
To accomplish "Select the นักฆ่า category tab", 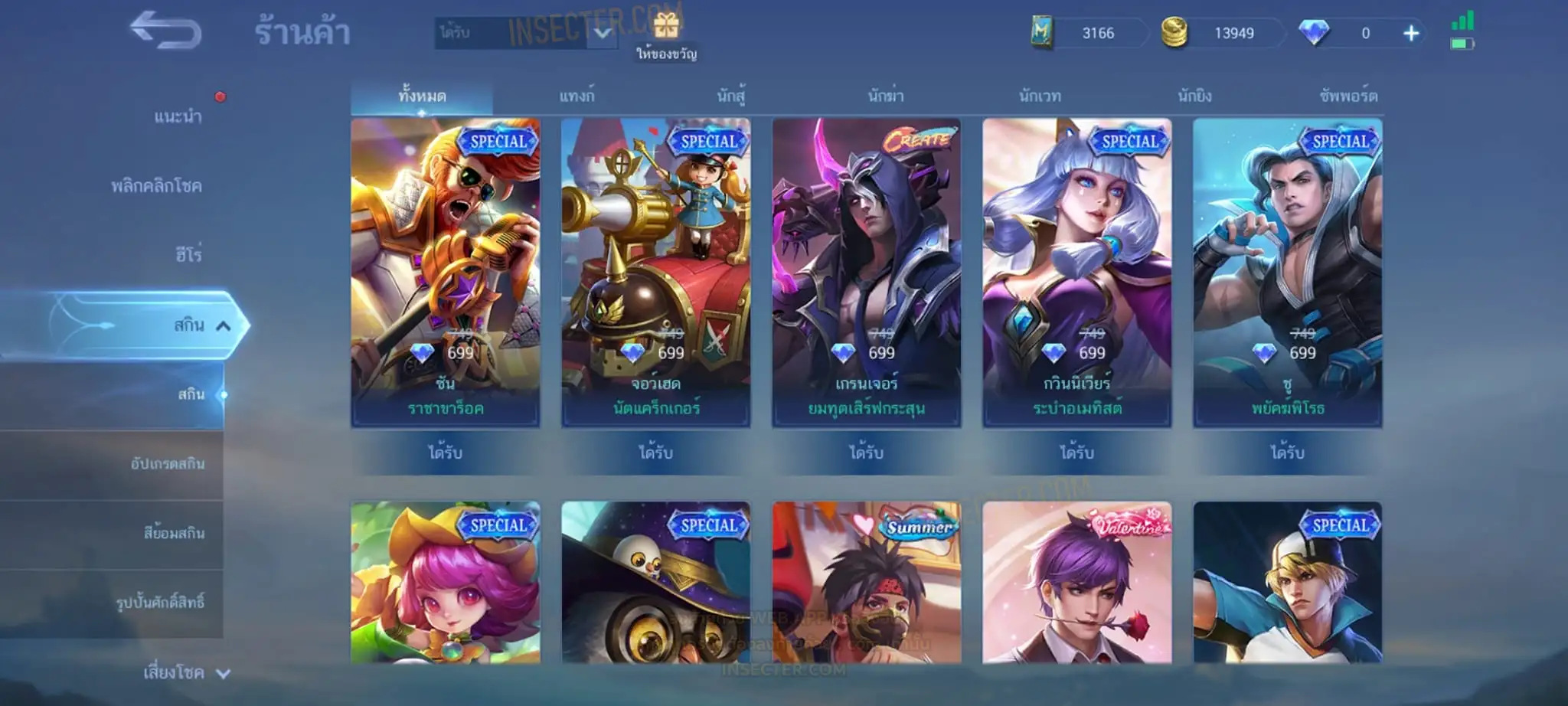I will coord(886,96).
